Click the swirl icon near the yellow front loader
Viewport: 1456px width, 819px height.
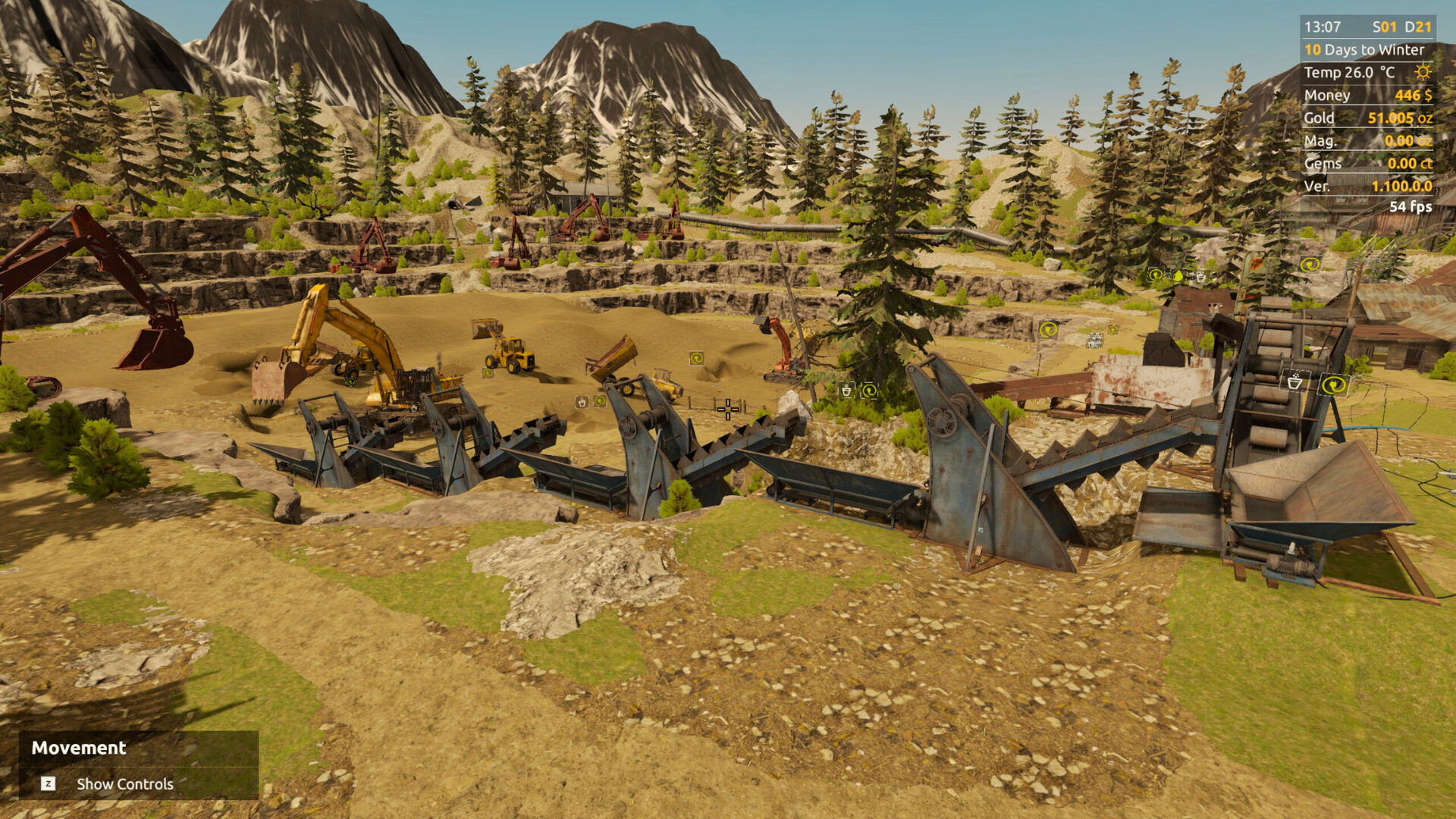point(488,373)
